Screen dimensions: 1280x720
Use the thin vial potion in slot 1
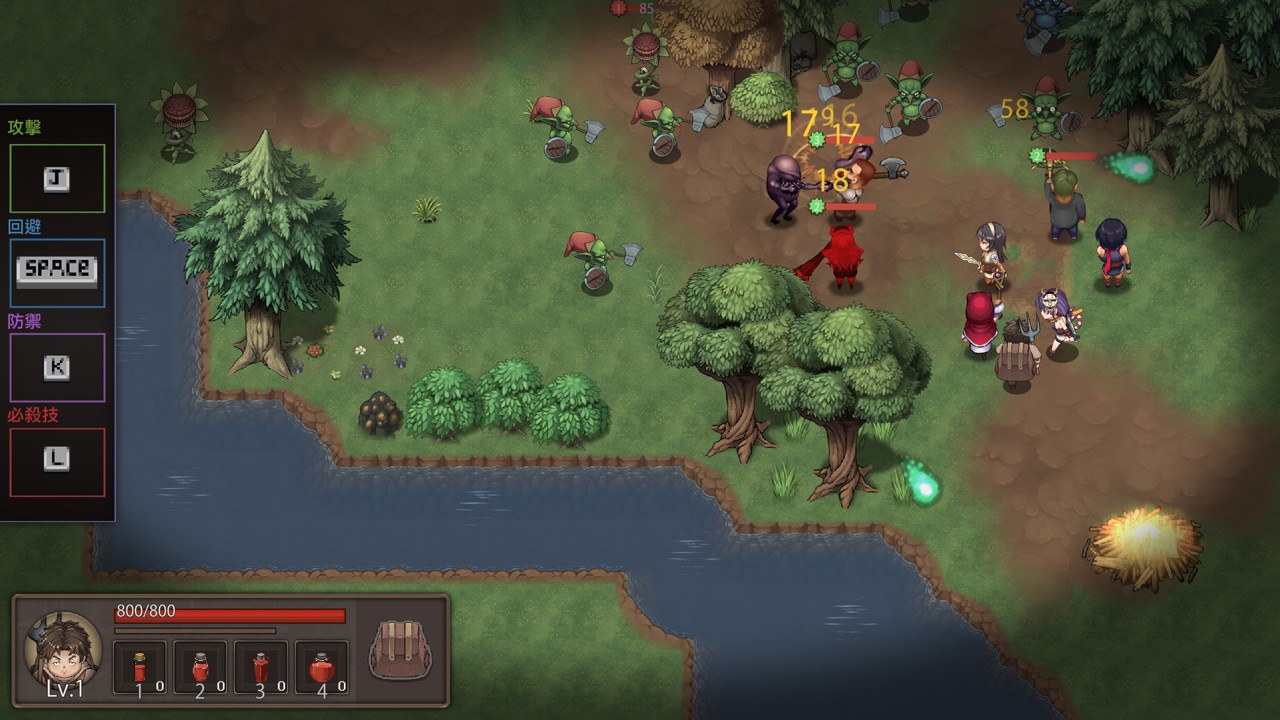(140, 667)
